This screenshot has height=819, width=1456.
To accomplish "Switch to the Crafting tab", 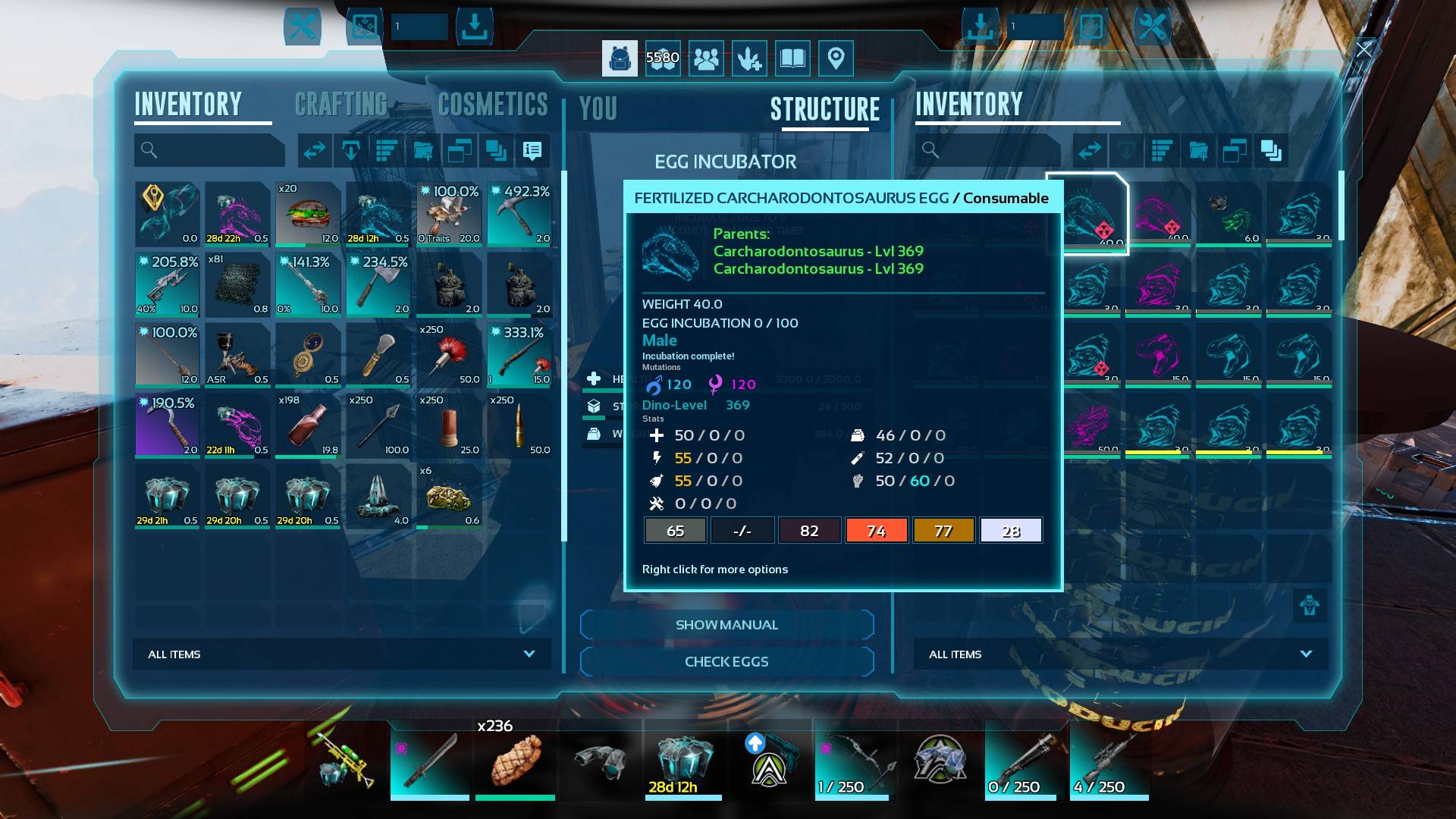I will 340,105.
